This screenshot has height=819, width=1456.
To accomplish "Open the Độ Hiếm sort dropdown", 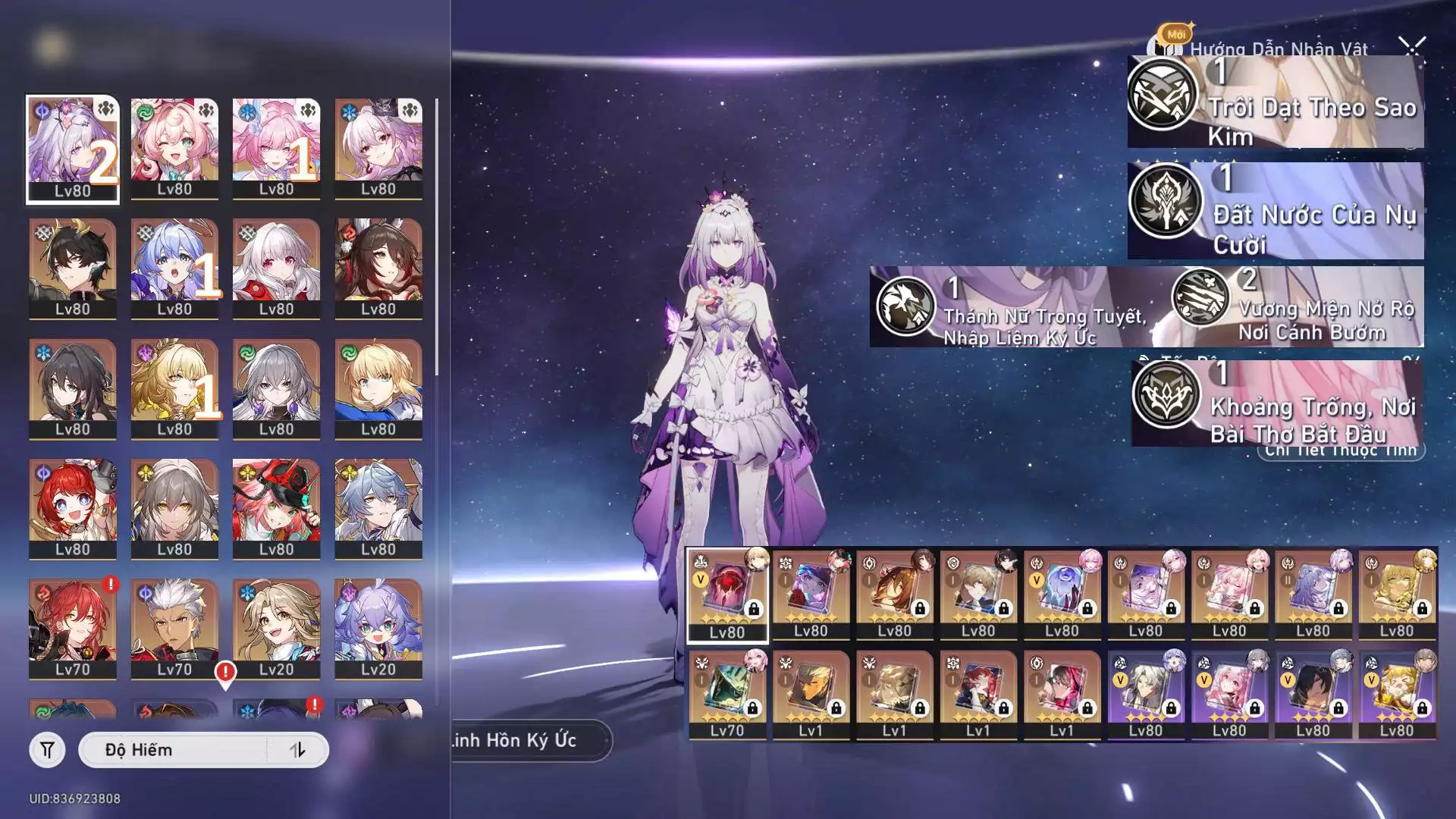I will (173, 750).
